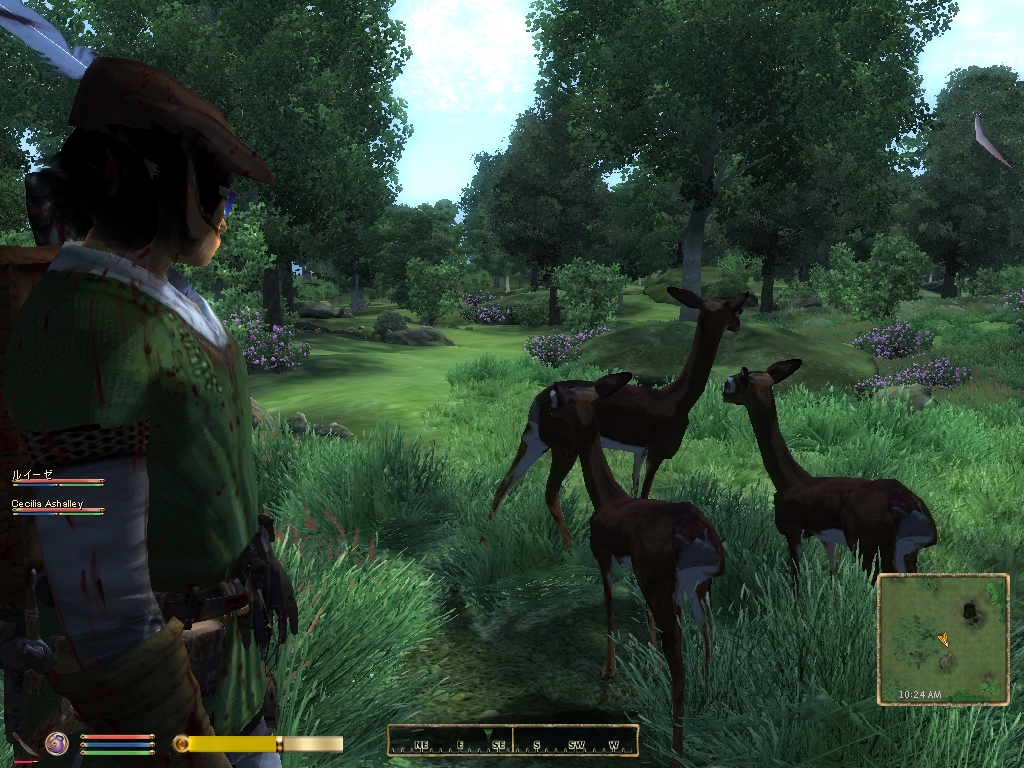Click the yellow player arrow on minimap

942,638
